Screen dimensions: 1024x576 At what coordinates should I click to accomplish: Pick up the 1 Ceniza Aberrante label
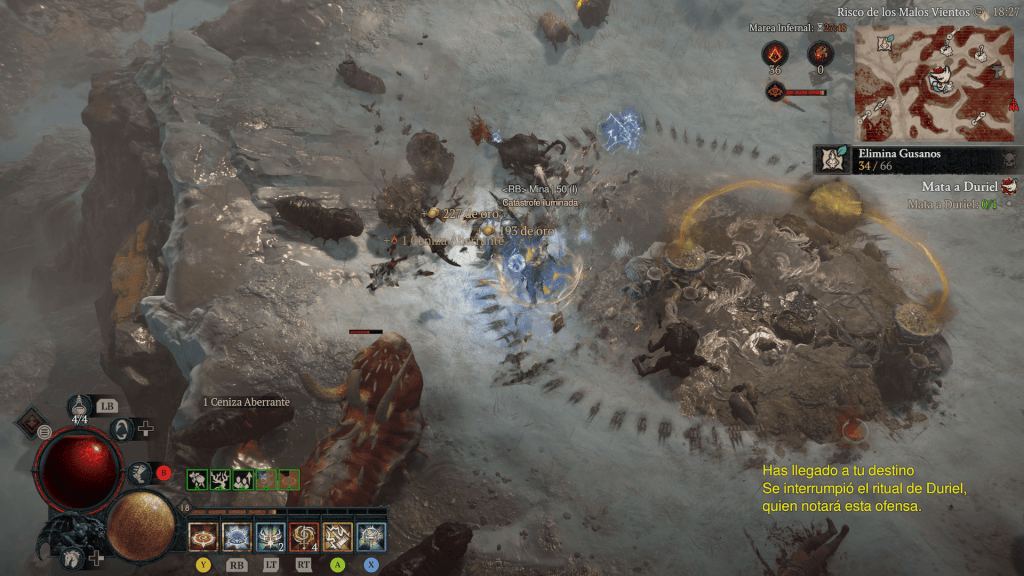pos(246,402)
